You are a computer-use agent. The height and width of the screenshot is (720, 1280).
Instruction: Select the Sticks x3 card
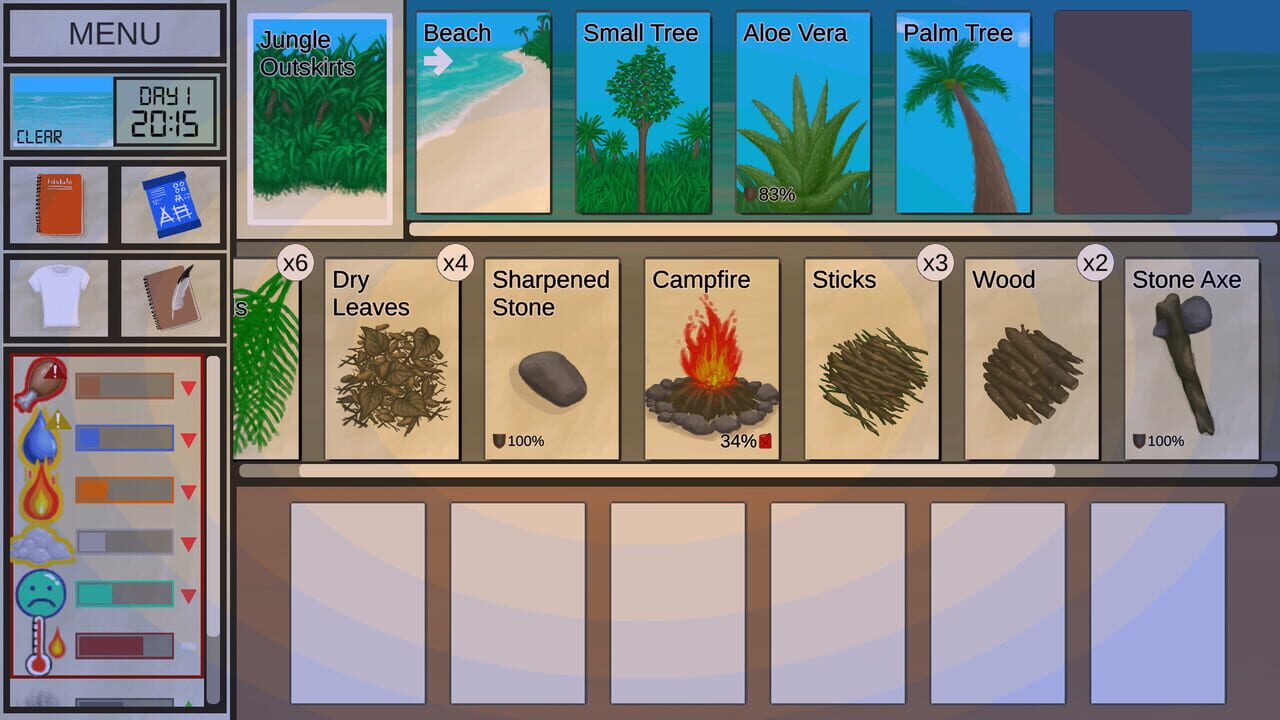click(x=869, y=355)
